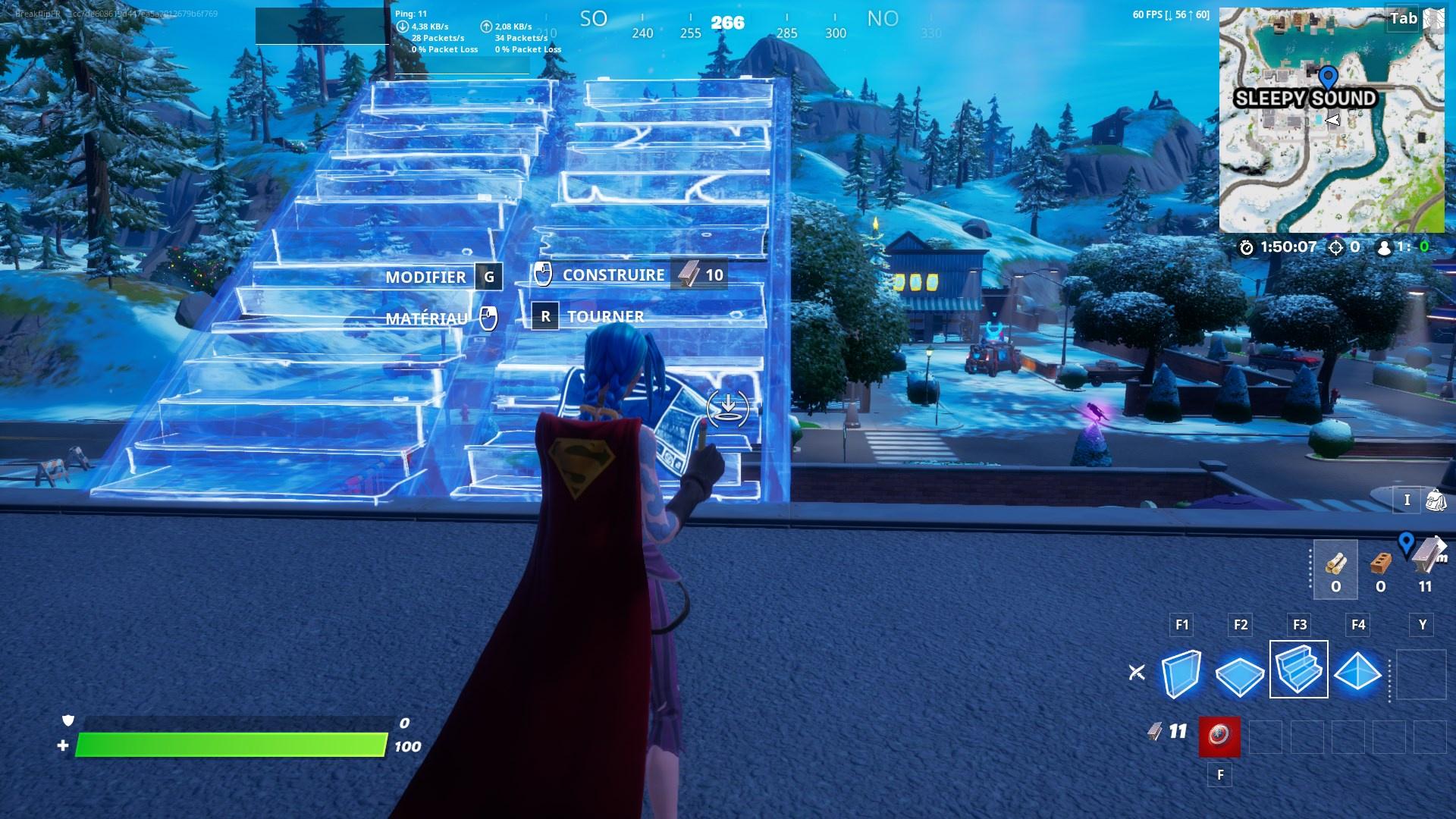The height and width of the screenshot is (819, 1456).
Task: Select the brick resource icon
Action: (1382, 564)
